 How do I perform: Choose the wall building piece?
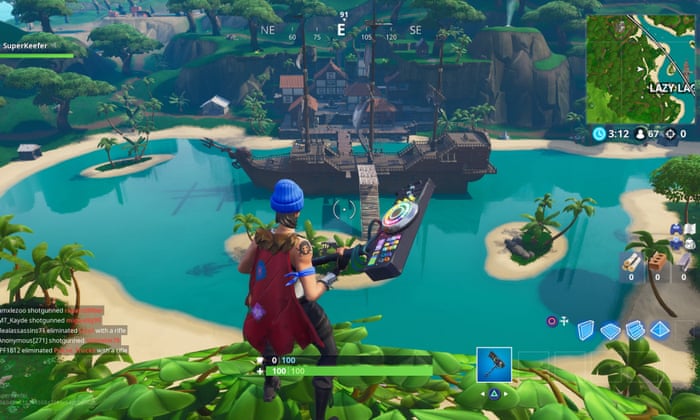(586, 330)
